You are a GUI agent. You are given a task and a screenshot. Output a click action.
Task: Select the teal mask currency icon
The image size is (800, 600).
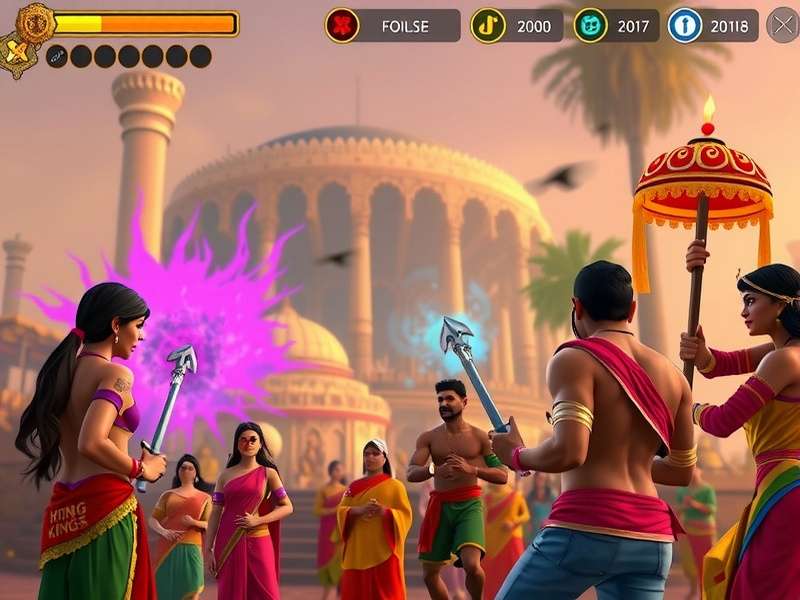click(590, 25)
